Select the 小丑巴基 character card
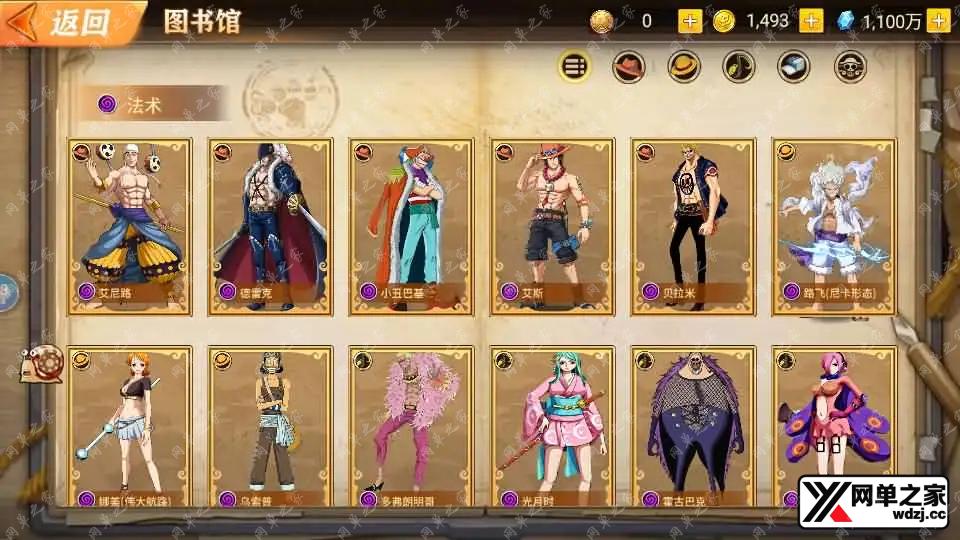960x540 pixels. [x=411, y=225]
